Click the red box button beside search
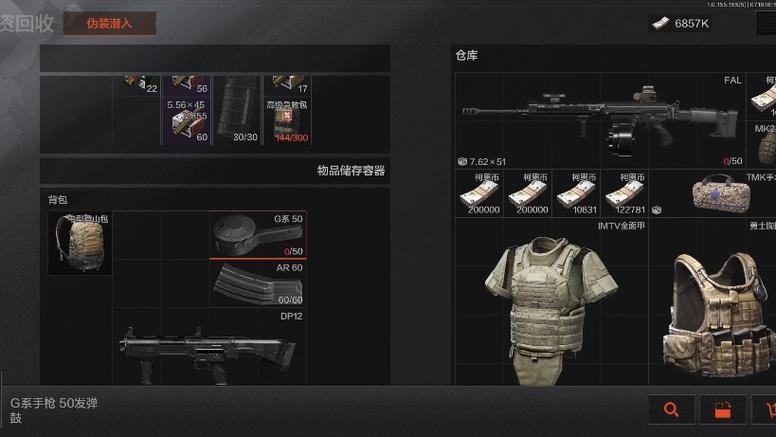 [723, 409]
